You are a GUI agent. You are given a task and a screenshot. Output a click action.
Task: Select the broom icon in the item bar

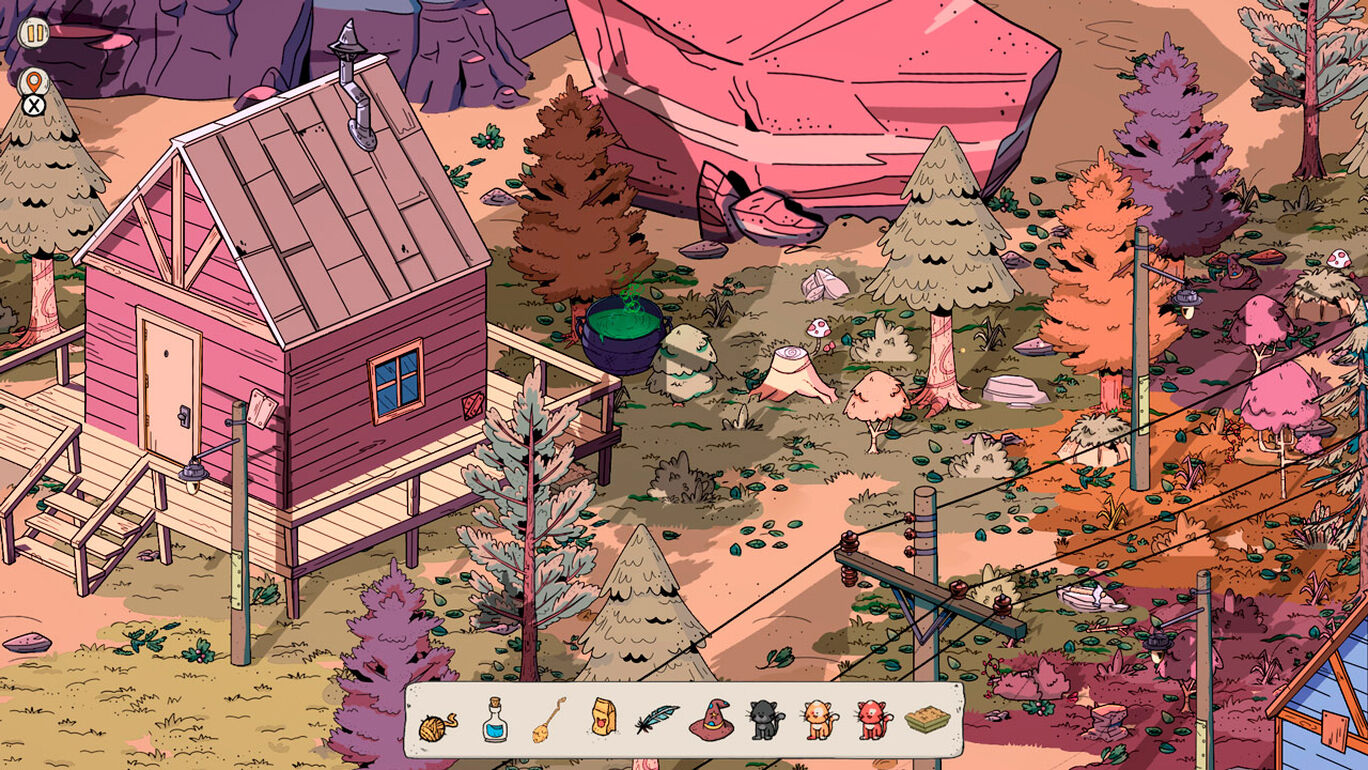548,720
